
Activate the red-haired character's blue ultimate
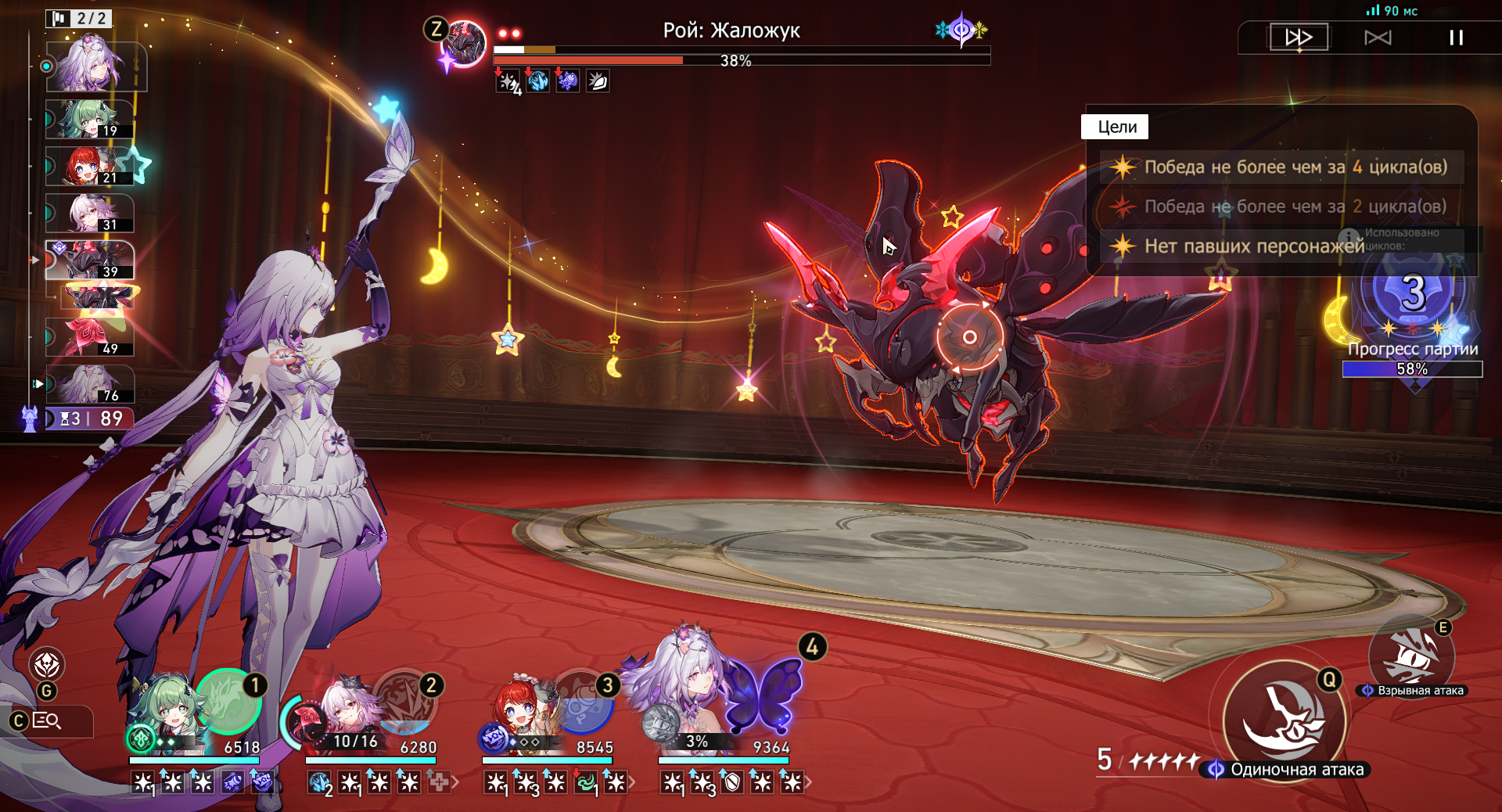pyautogui.click(x=581, y=702)
